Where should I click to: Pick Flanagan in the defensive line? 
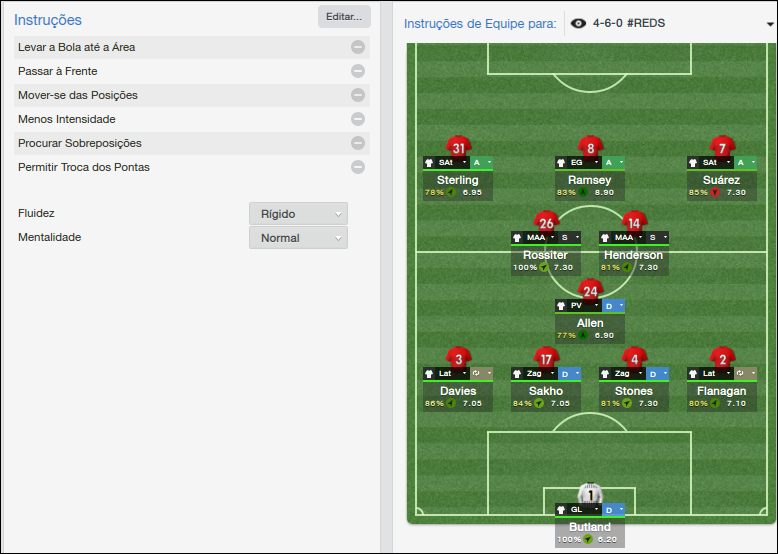[x=722, y=391]
